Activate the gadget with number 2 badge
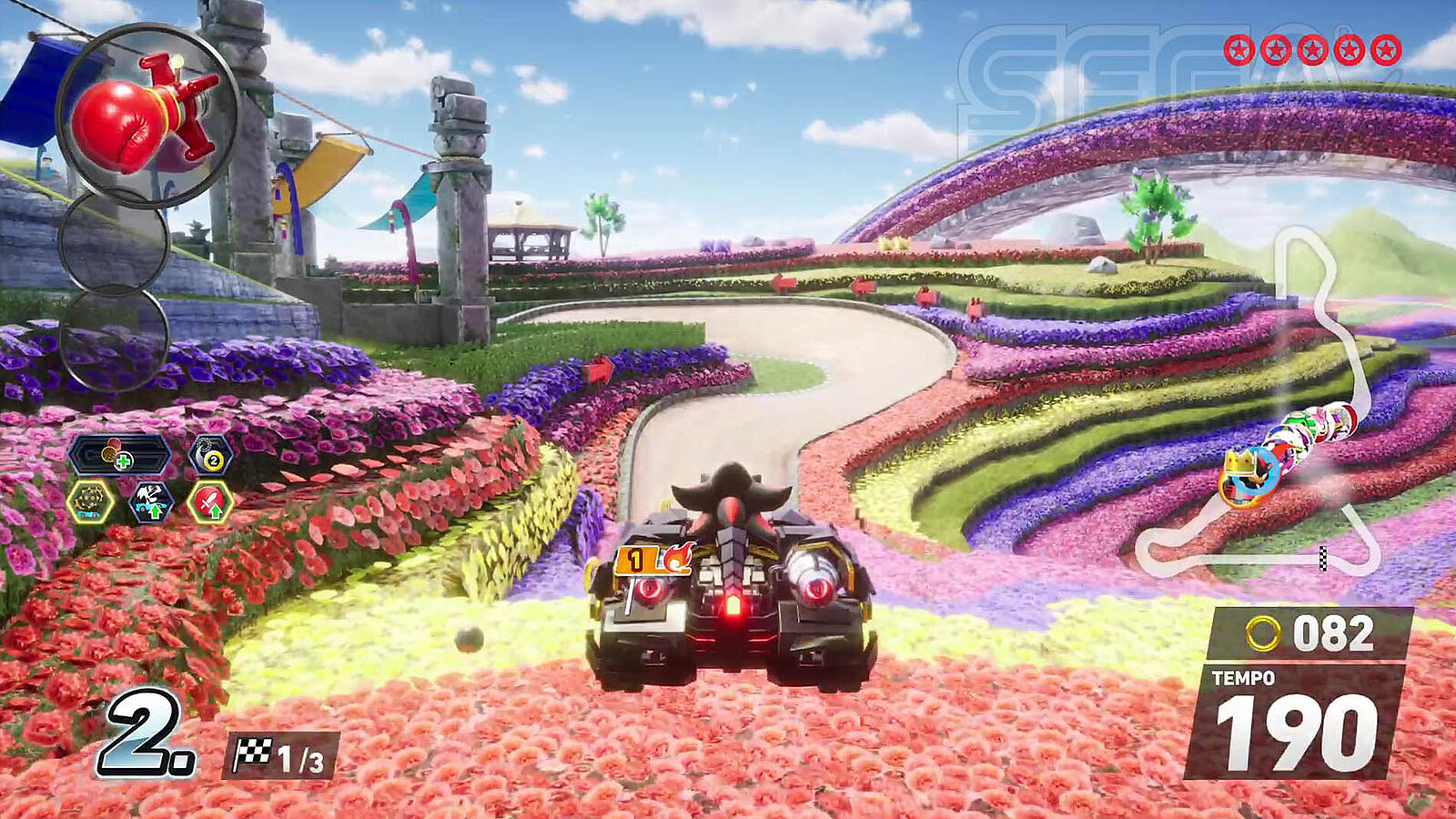Screen dimensions: 1456x819 point(210,455)
